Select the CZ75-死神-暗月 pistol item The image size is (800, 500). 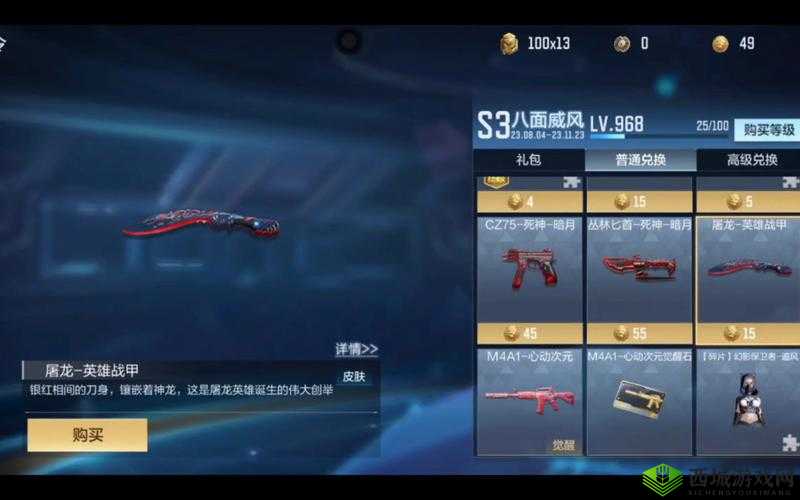tap(527, 268)
